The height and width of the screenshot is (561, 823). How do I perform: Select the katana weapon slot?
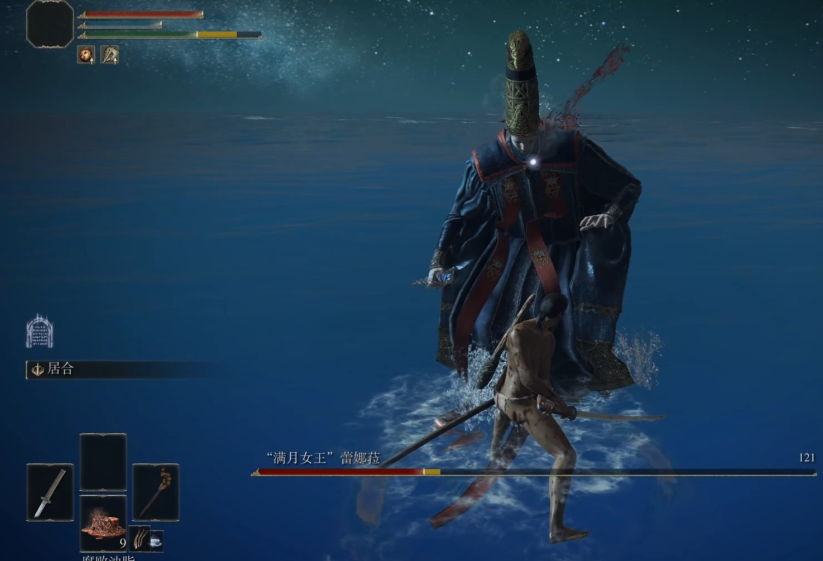pyautogui.click(x=50, y=492)
